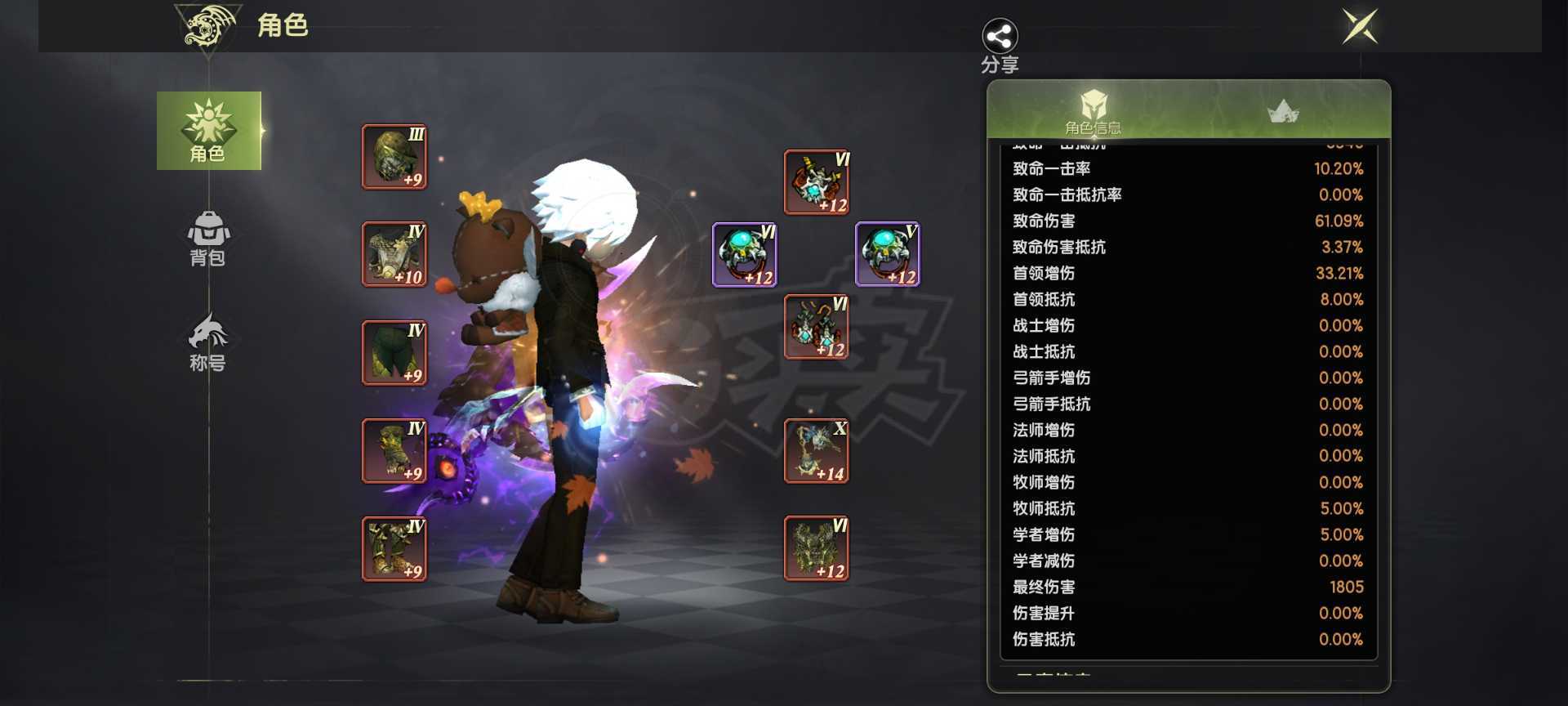Select the grade V +12 ring

(888, 255)
